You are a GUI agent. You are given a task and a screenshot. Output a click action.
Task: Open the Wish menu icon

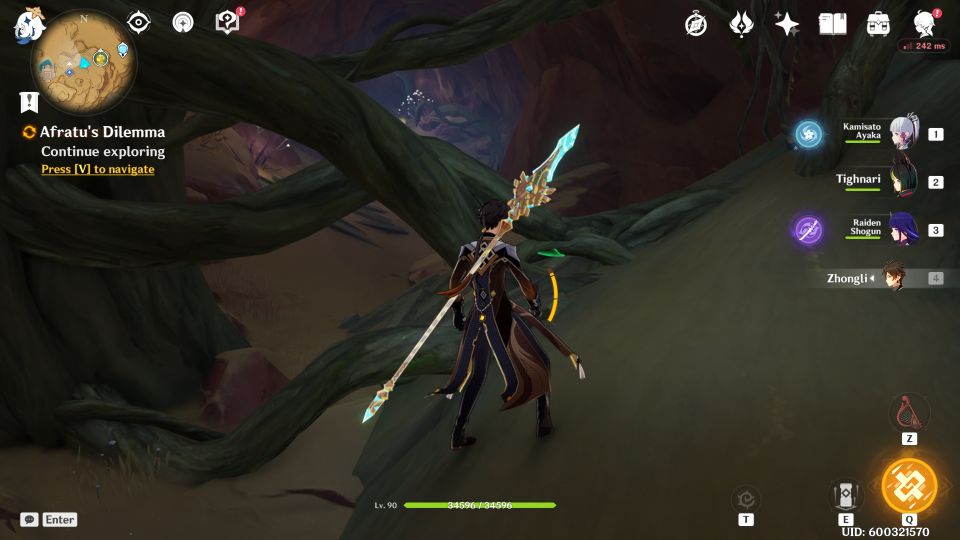(x=741, y=24)
